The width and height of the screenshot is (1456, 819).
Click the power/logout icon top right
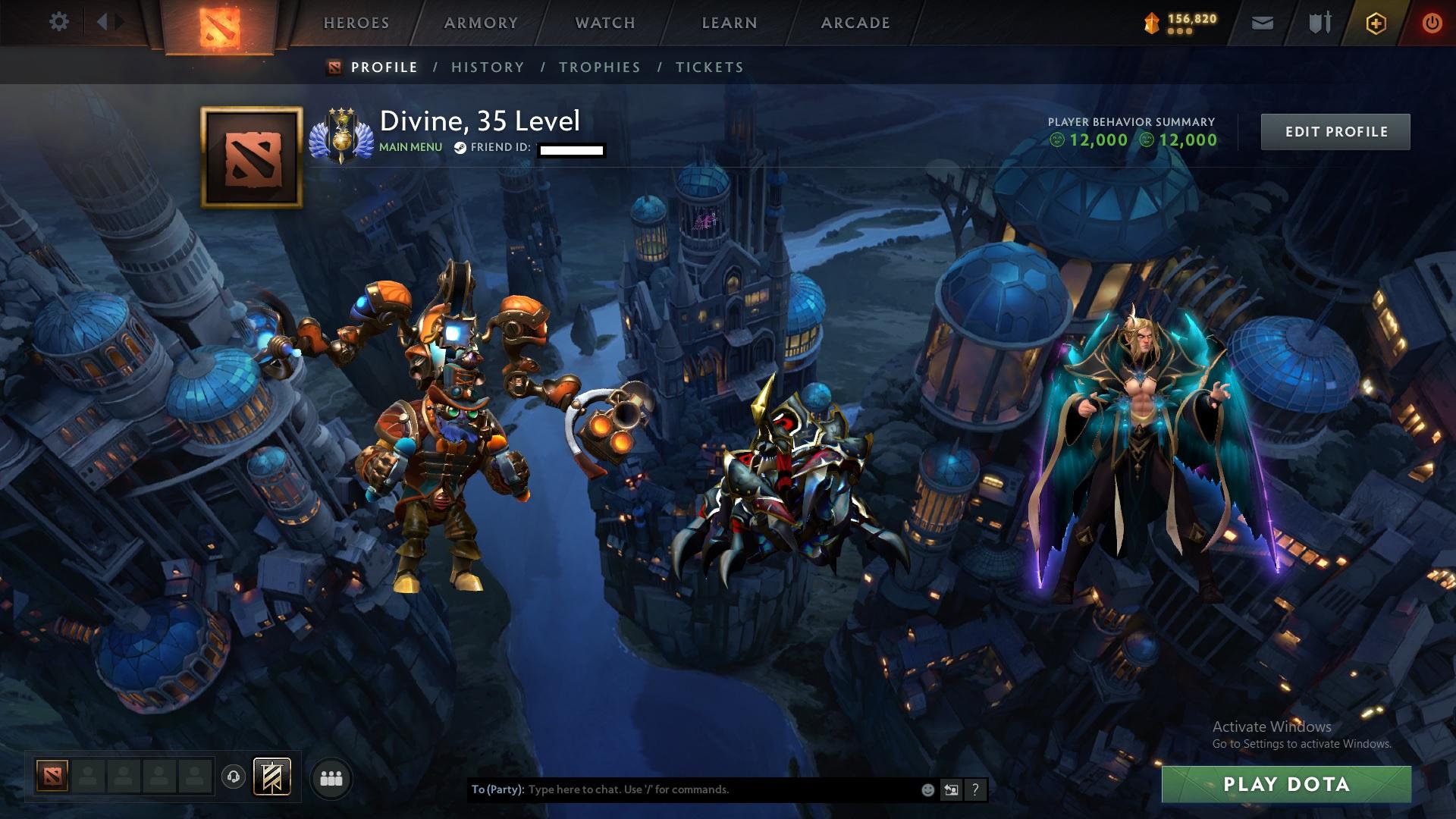pyautogui.click(x=1432, y=21)
